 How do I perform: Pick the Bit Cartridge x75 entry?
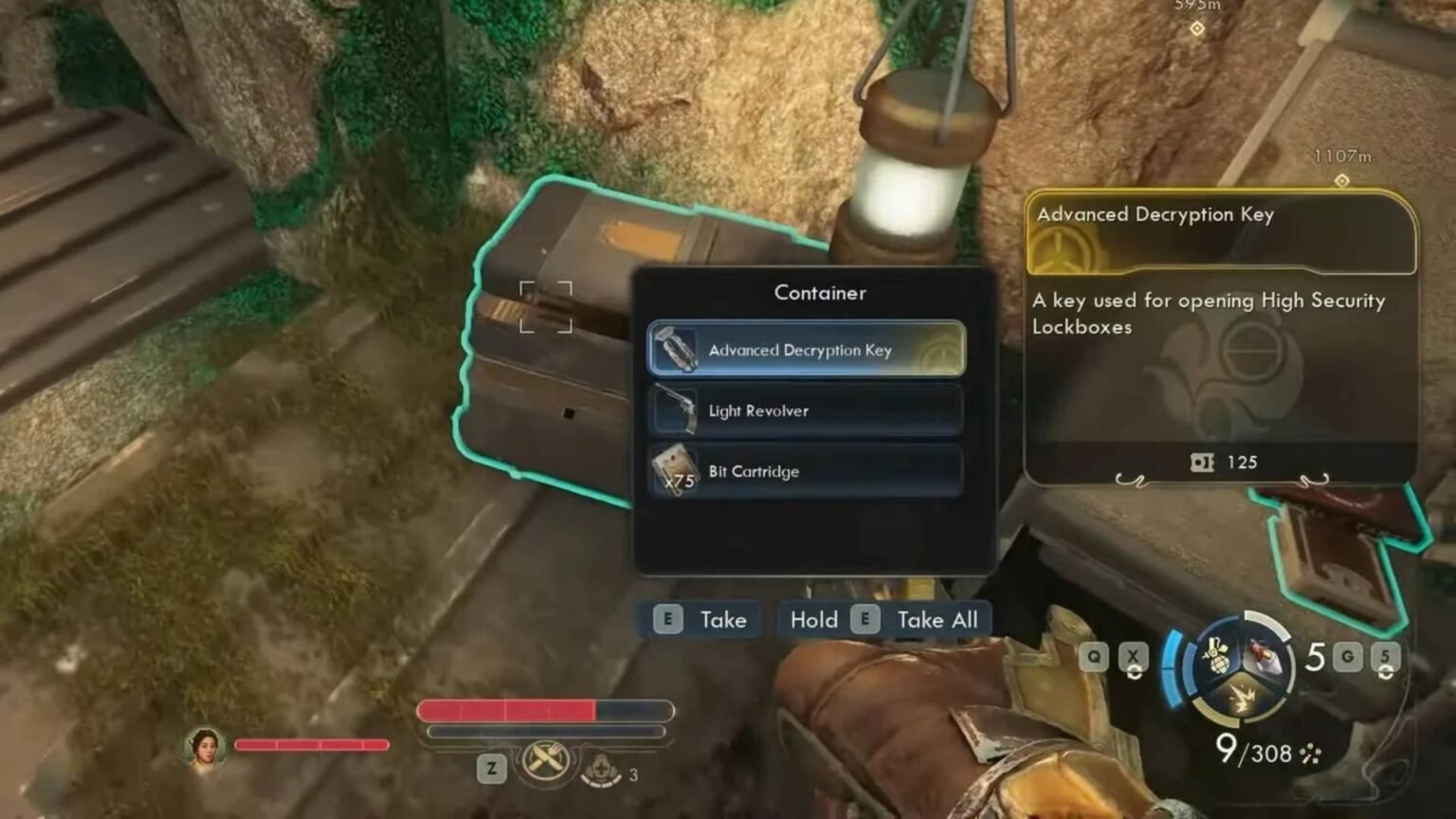(806, 471)
